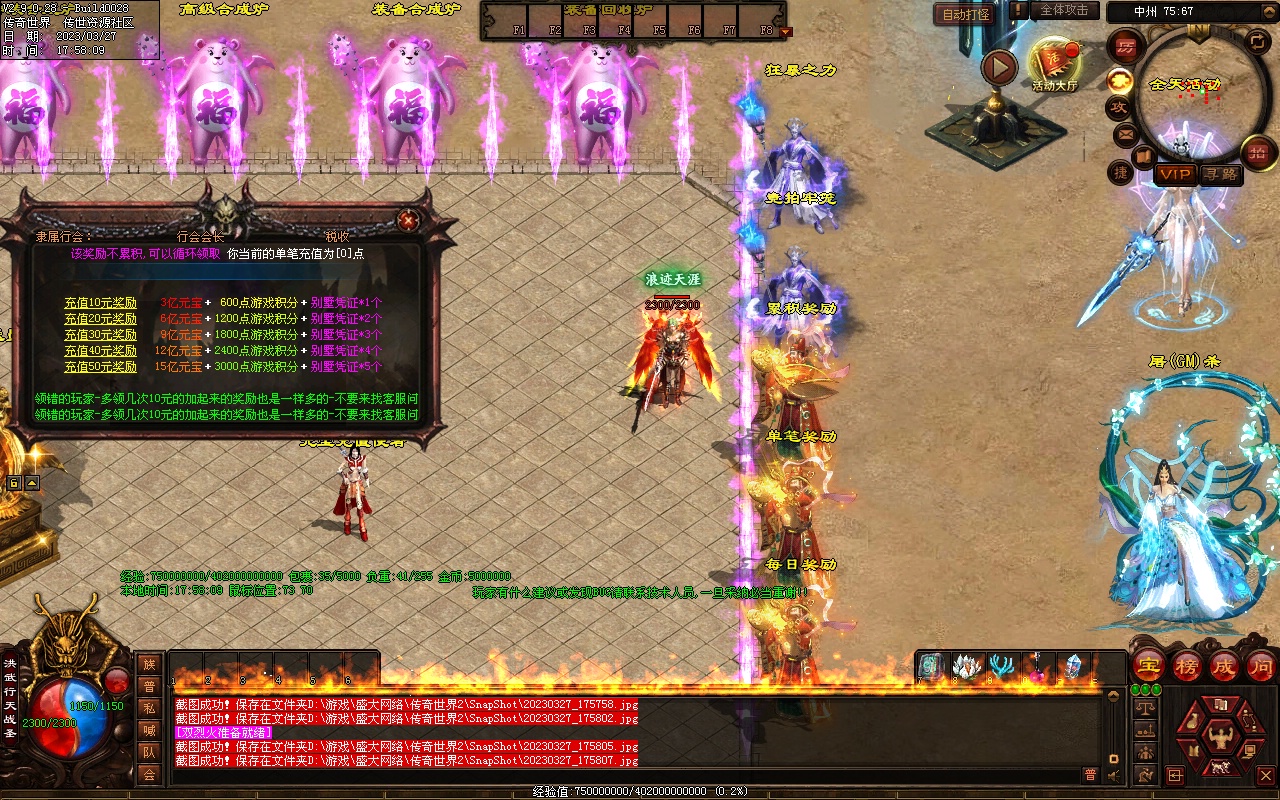This screenshot has width=1280, height=800.
Task: Open the VIP panel
Action: point(1175,174)
